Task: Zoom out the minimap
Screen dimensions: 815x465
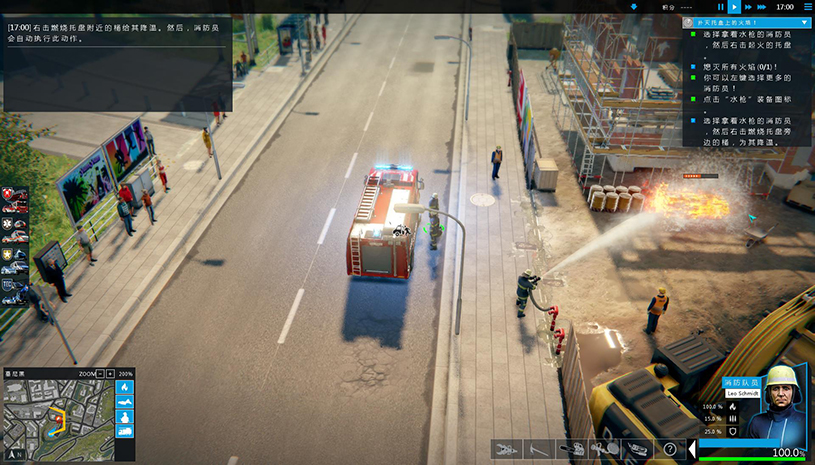Action: coord(99,374)
